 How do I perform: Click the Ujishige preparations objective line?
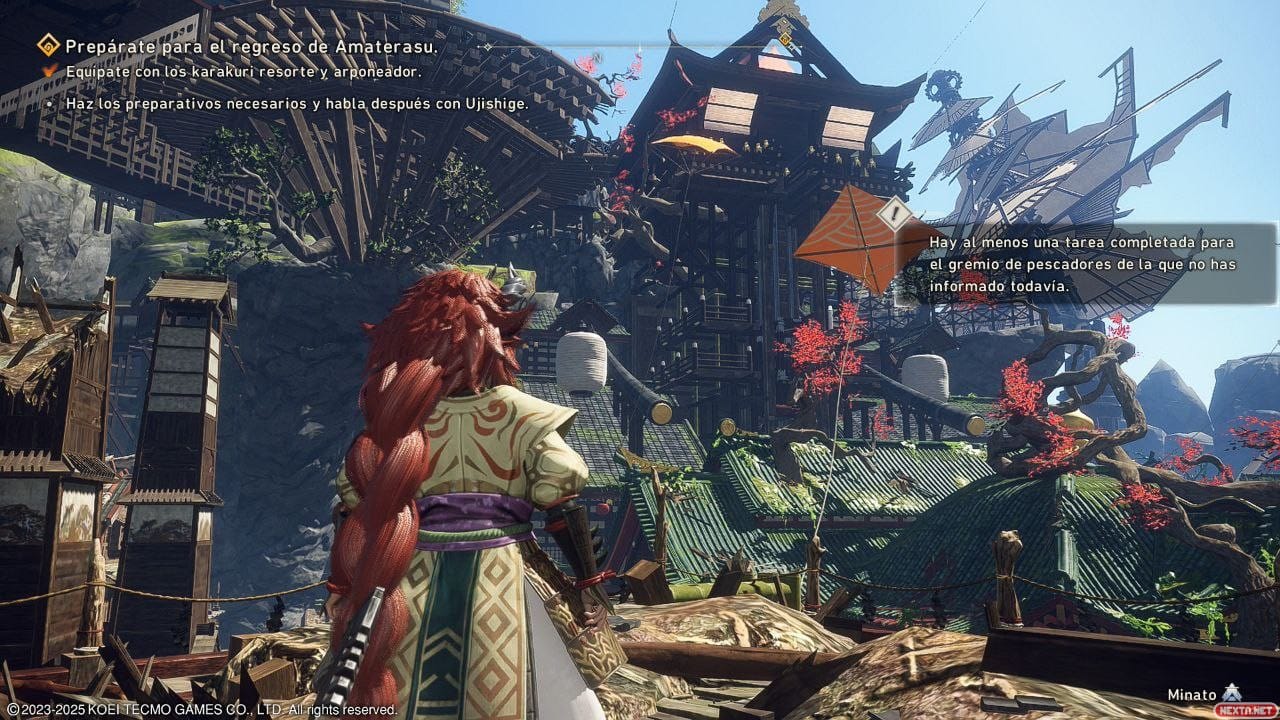(x=297, y=103)
